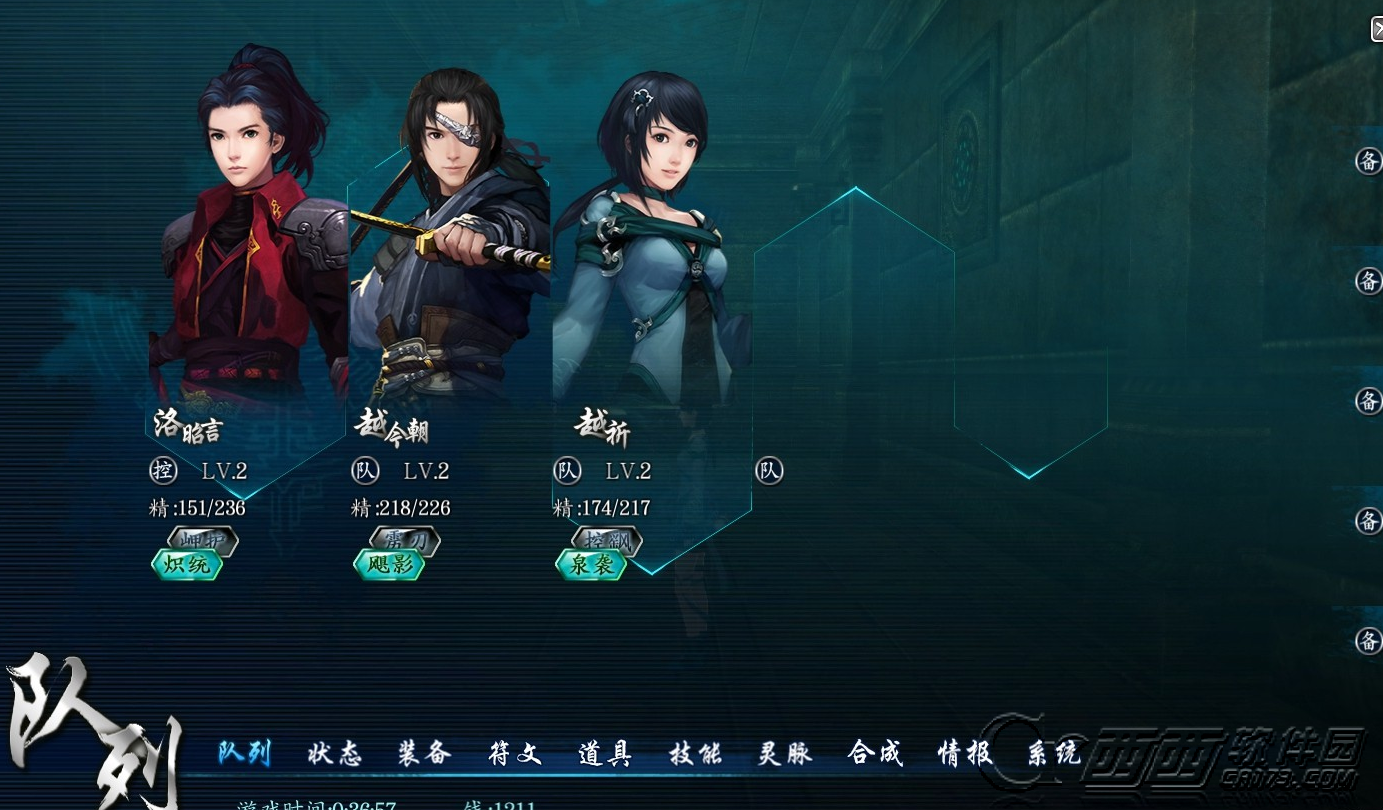The height and width of the screenshot is (810, 1383).
Task: Select the 队列 formation tab
Action: pos(244,753)
